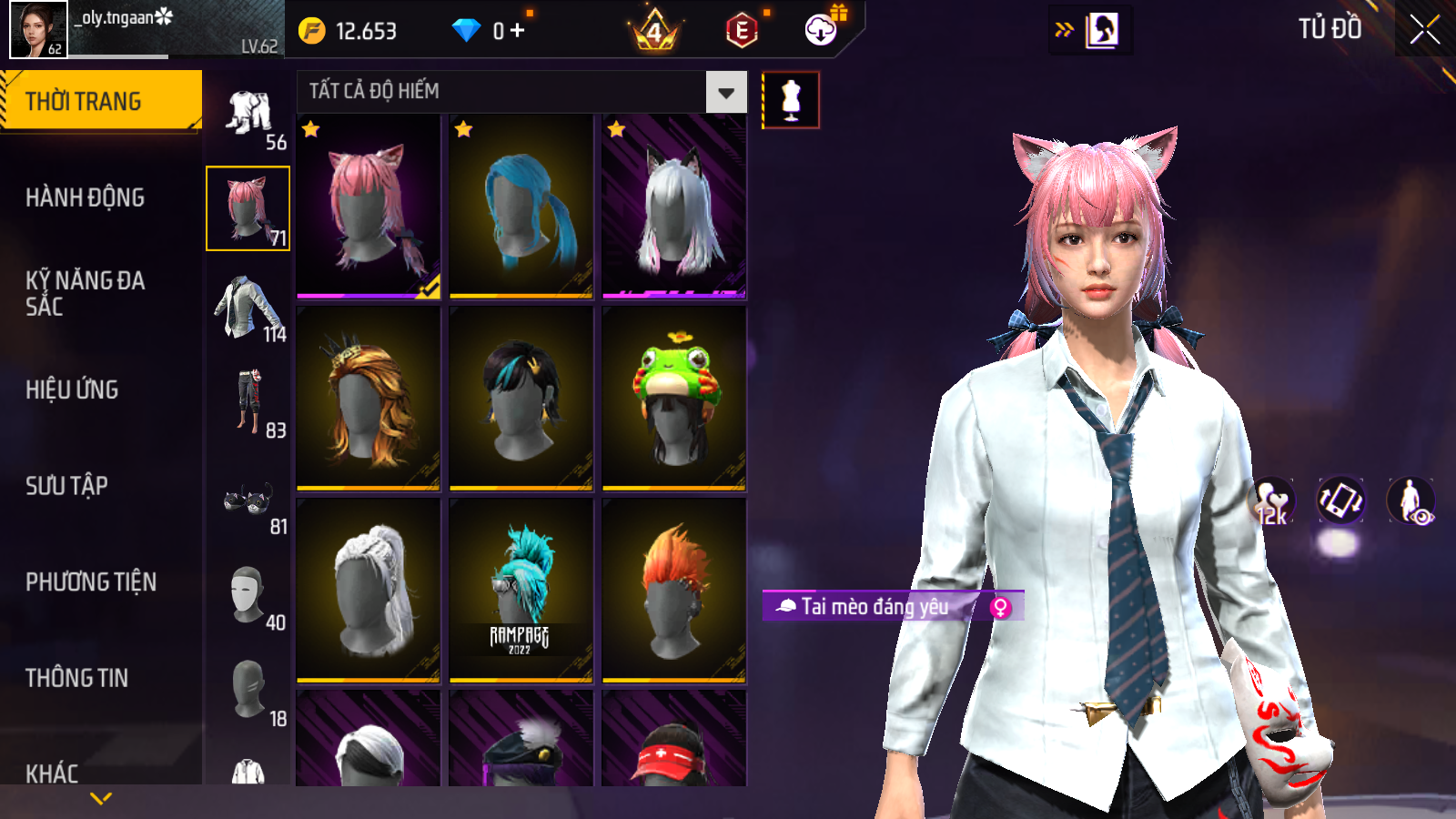Switch to the pants category
This screenshot has width=1456, height=819.
coord(248,400)
